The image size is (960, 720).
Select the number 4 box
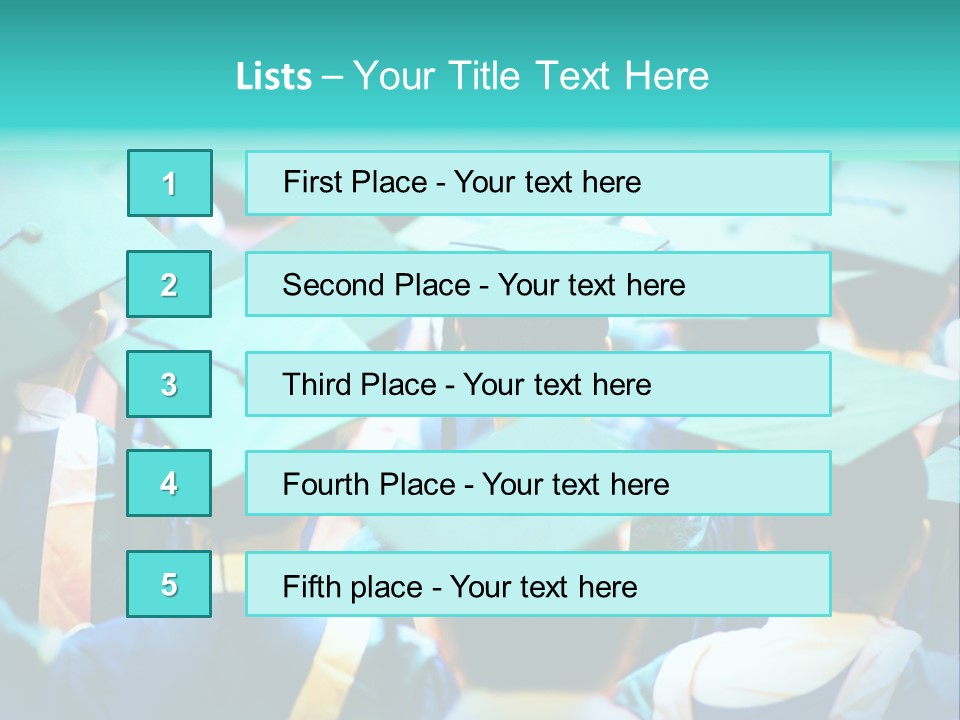pyautogui.click(x=169, y=483)
